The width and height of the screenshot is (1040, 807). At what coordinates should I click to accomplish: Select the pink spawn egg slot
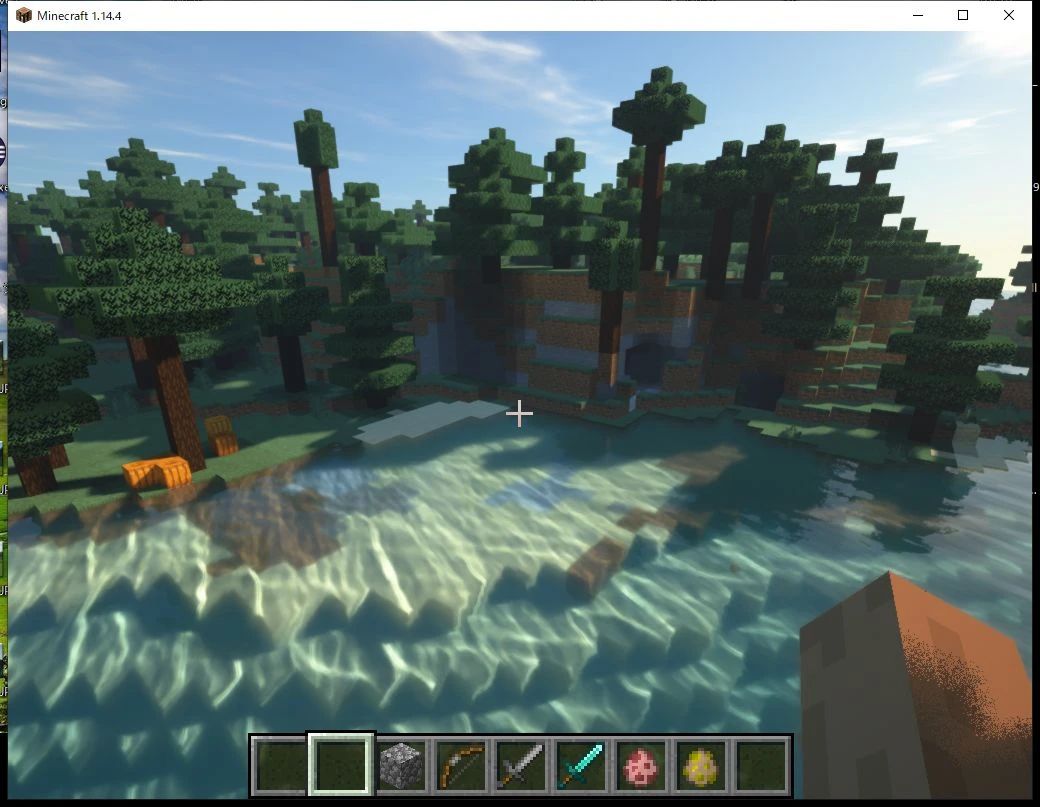(641, 767)
